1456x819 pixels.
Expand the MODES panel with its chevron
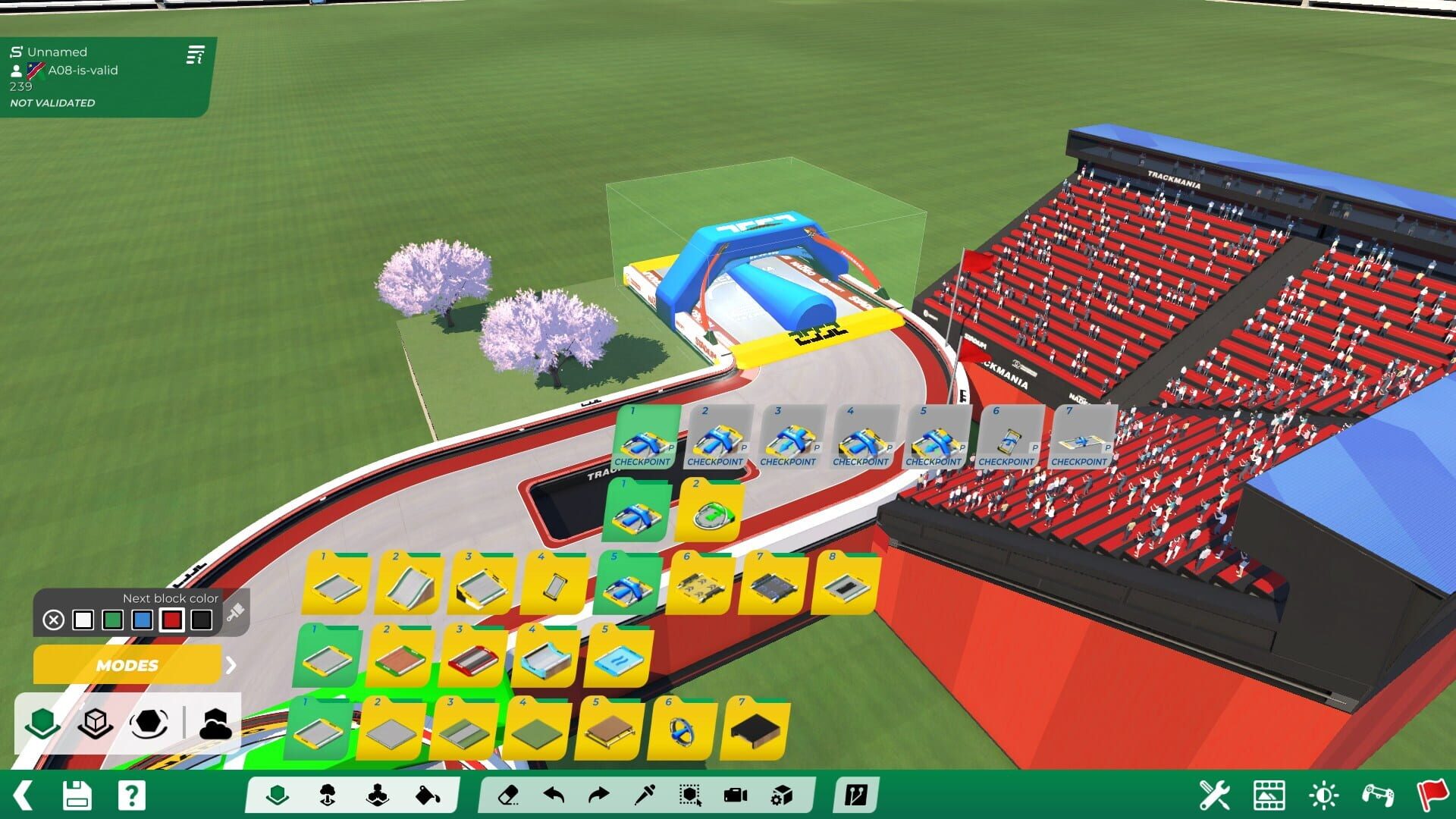point(231,666)
